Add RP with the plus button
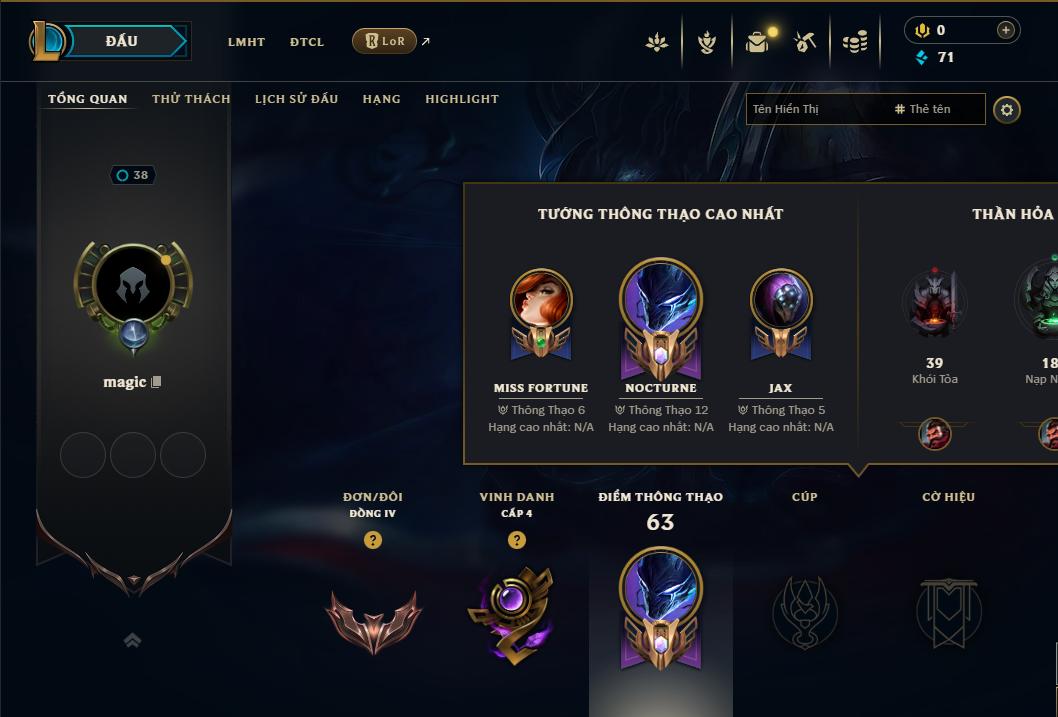 [1006, 30]
